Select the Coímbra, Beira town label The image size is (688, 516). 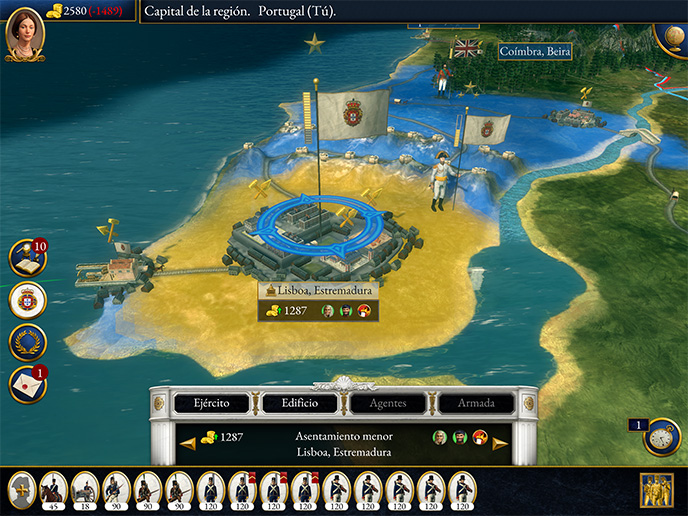[535, 51]
